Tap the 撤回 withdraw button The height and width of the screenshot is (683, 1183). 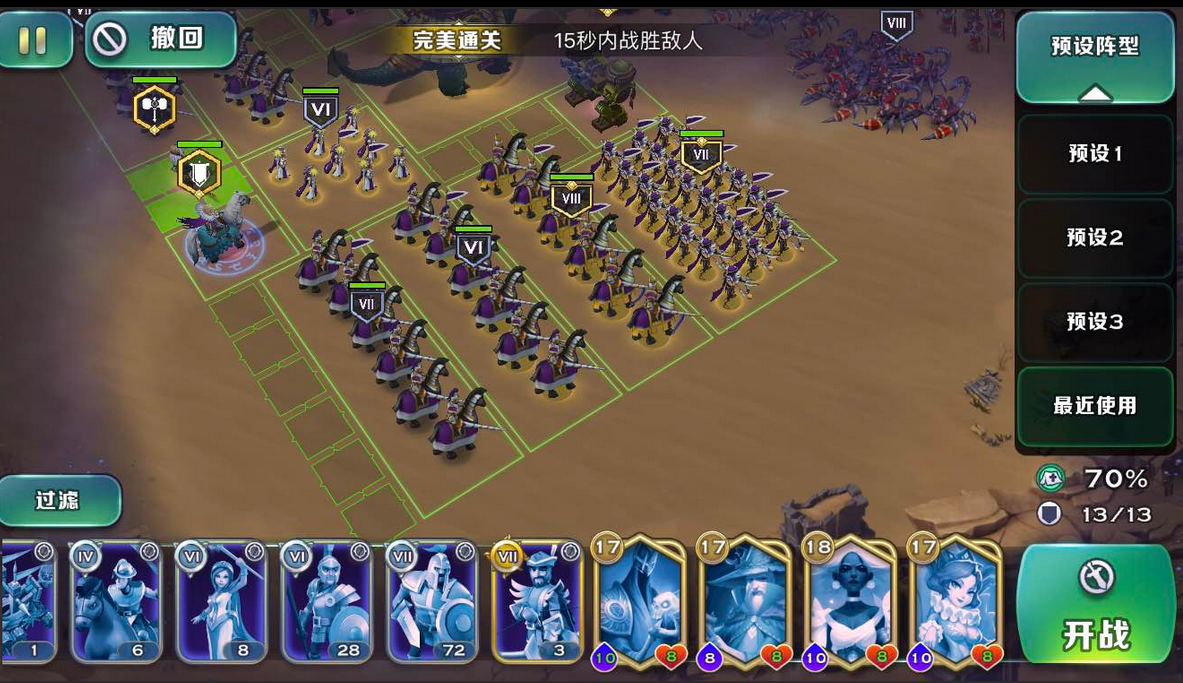[160, 40]
